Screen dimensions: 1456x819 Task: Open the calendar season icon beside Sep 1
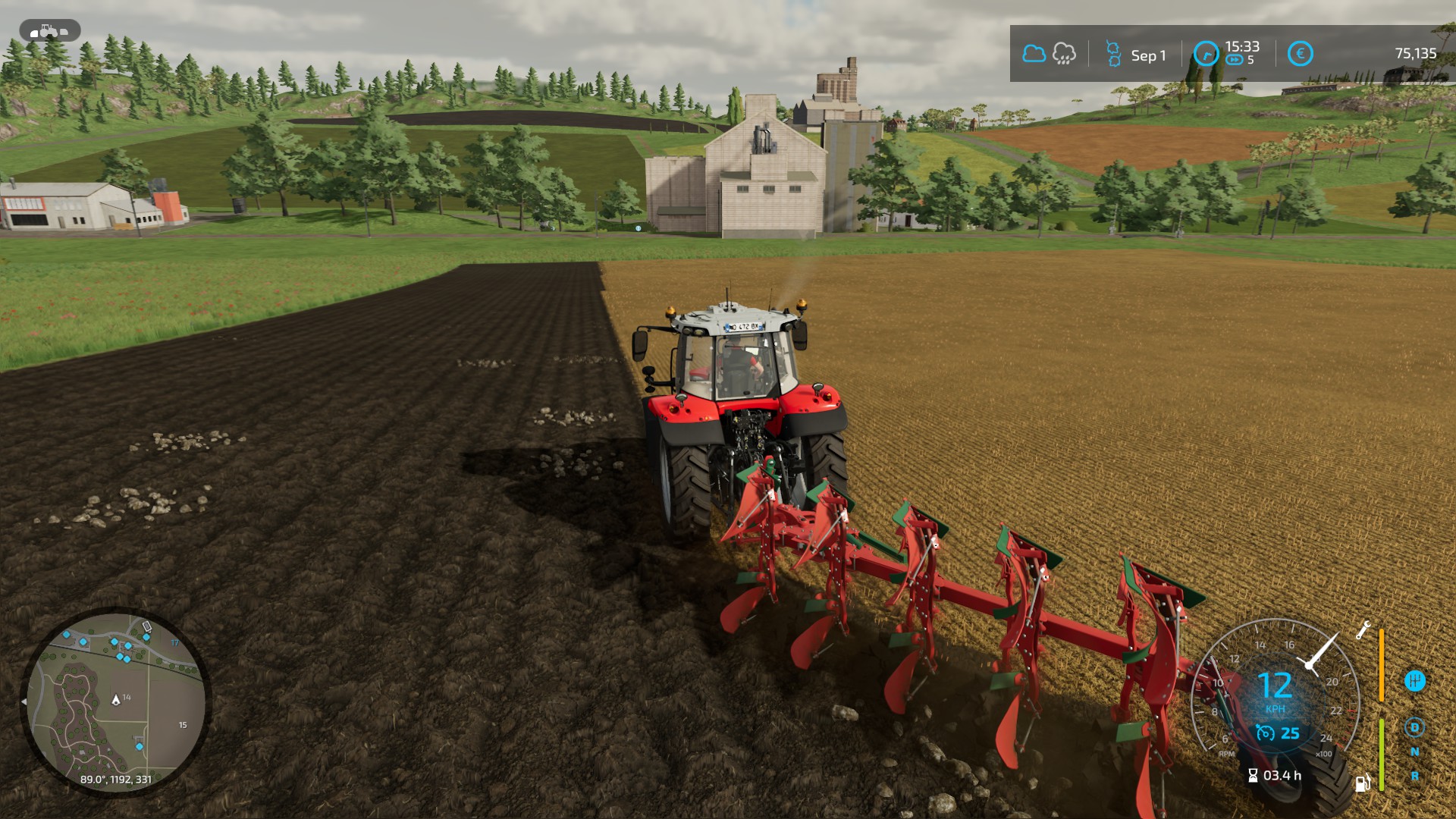click(x=1113, y=54)
